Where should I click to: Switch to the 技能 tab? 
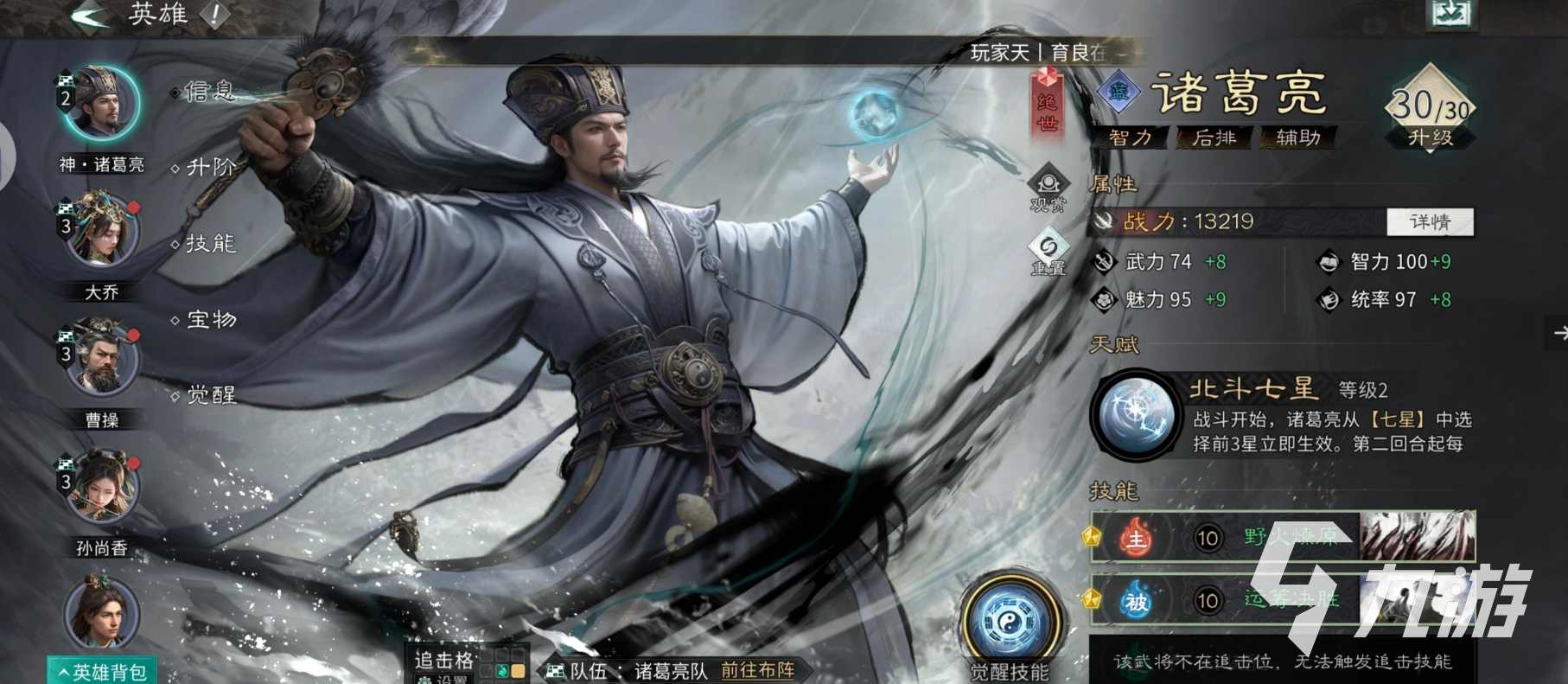pos(210,243)
